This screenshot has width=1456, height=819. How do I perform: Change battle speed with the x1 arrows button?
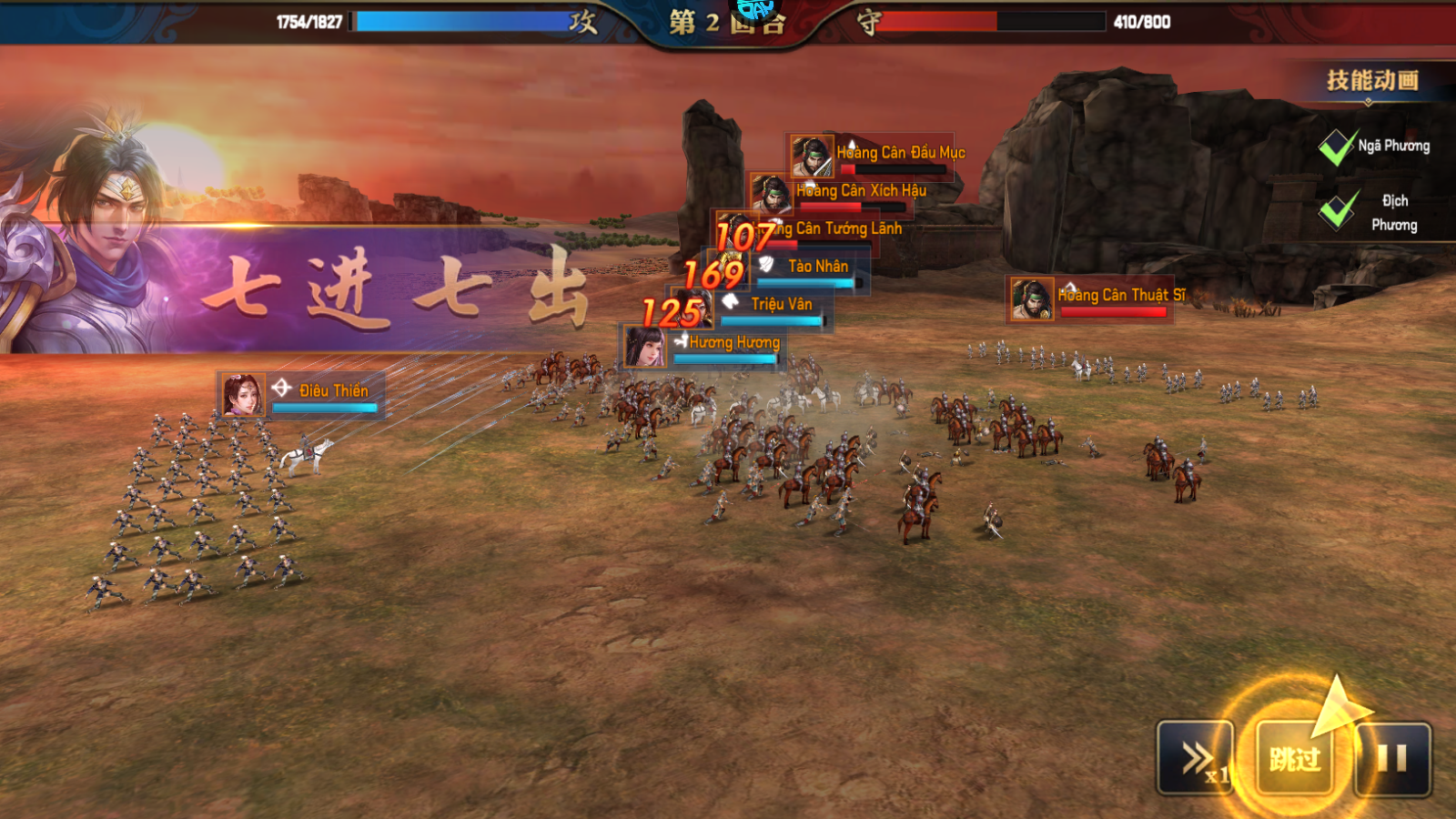[1196, 758]
